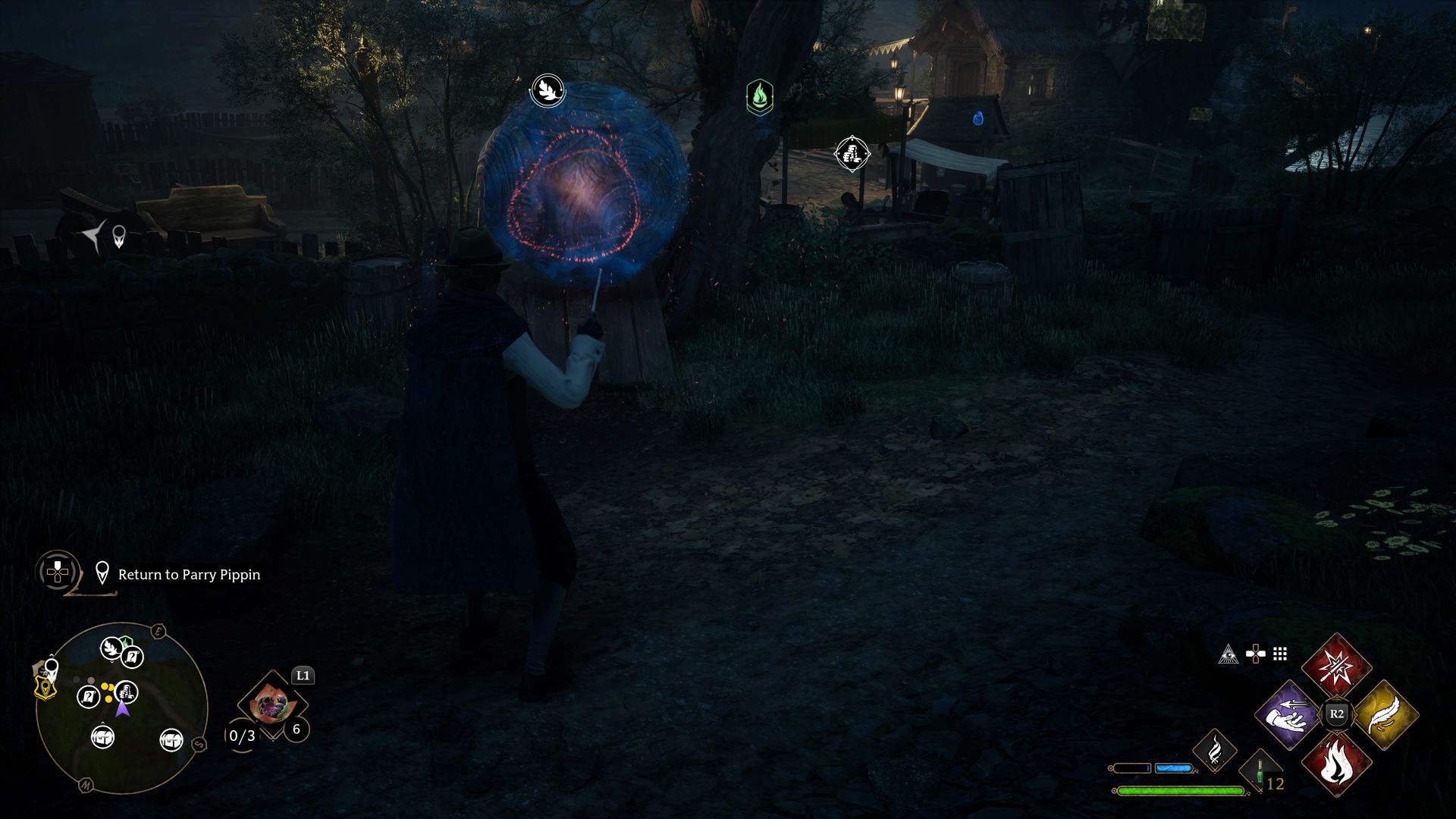Click the leaf marker on the minimap
Screen dimensions: 1456x819
tap(112, 648)
